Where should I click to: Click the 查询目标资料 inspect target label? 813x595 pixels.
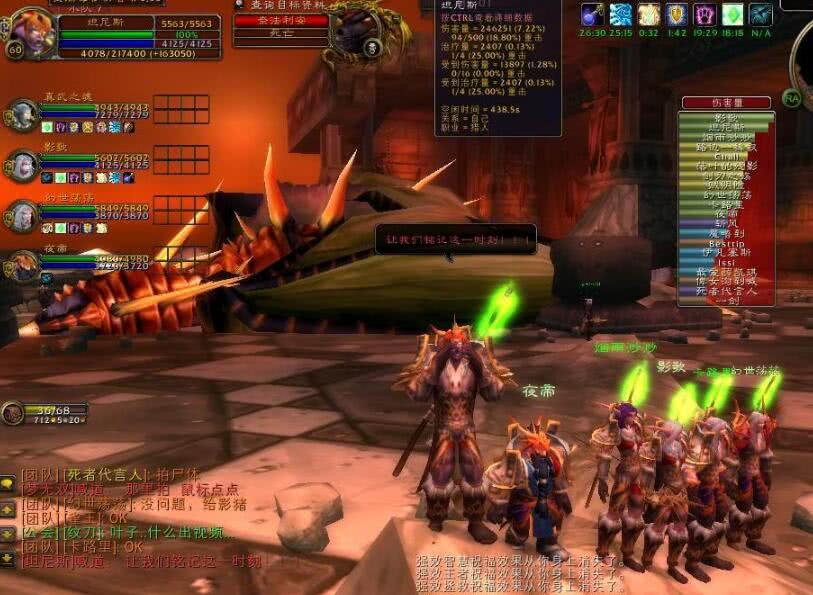coord(280,5)
